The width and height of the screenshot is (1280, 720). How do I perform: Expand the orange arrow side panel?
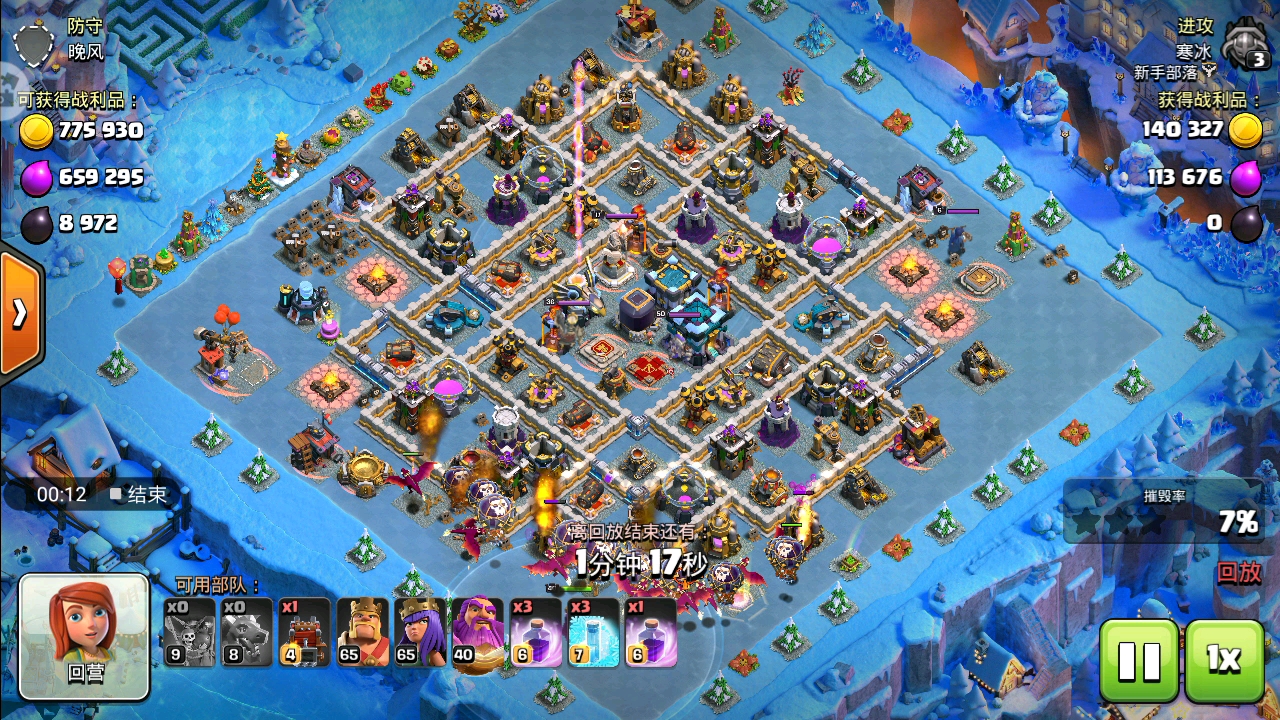(x=20, y=313)
